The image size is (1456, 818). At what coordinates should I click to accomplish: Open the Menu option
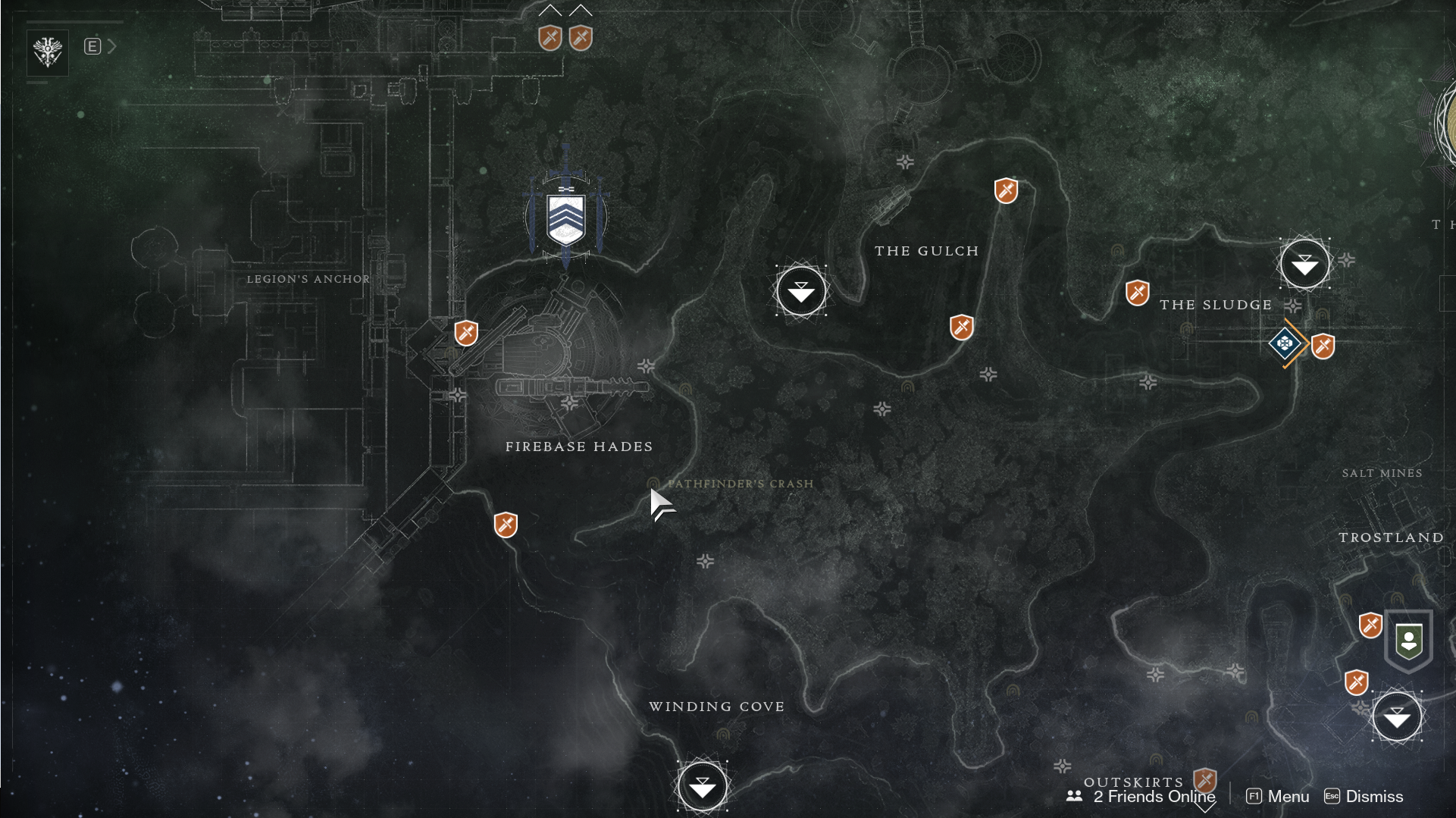pyautogui.click(x=1279, y=797)
